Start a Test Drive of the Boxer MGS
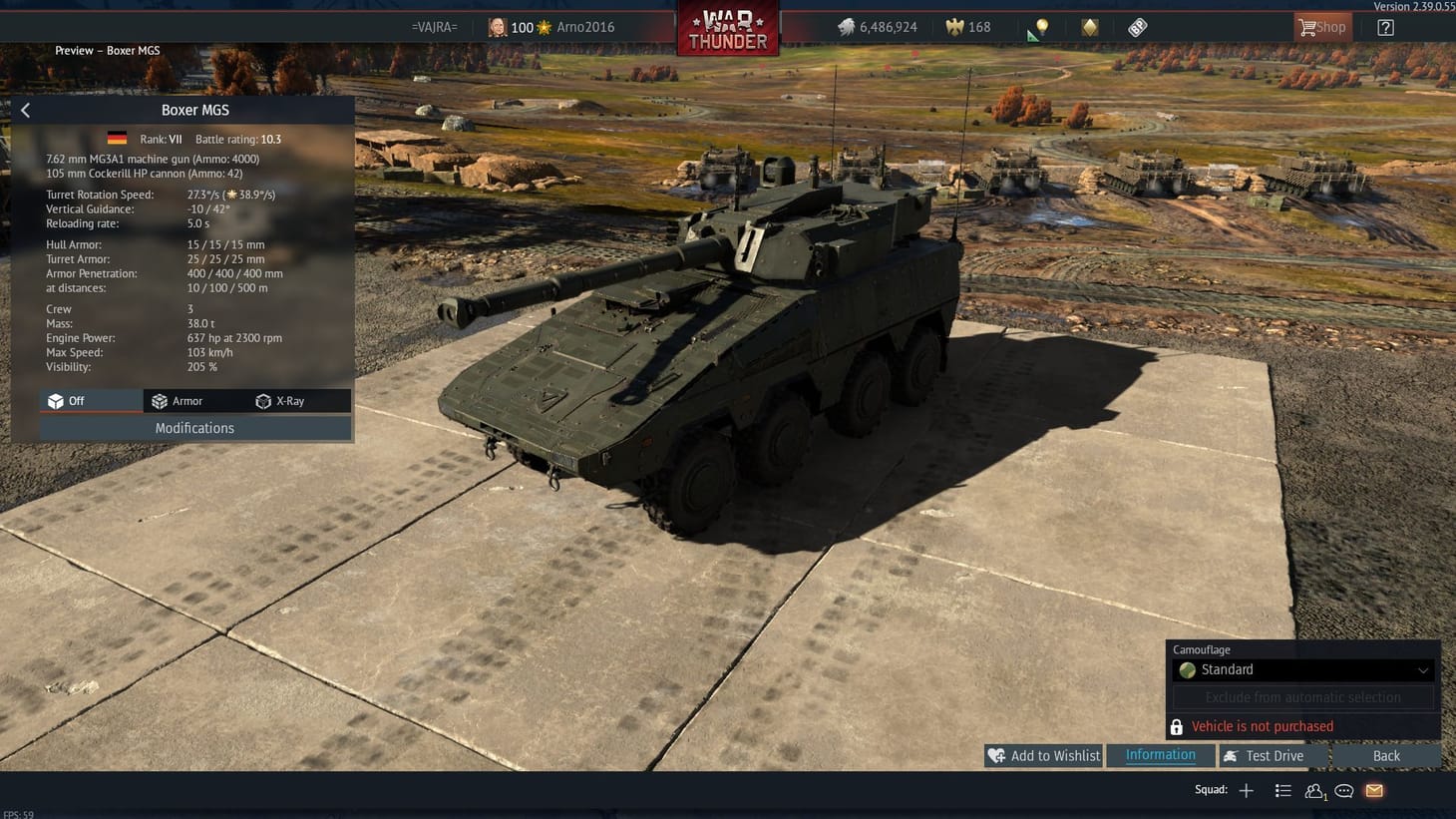The height and width of the screenshot is (819, 1456). pos(1273,755)
